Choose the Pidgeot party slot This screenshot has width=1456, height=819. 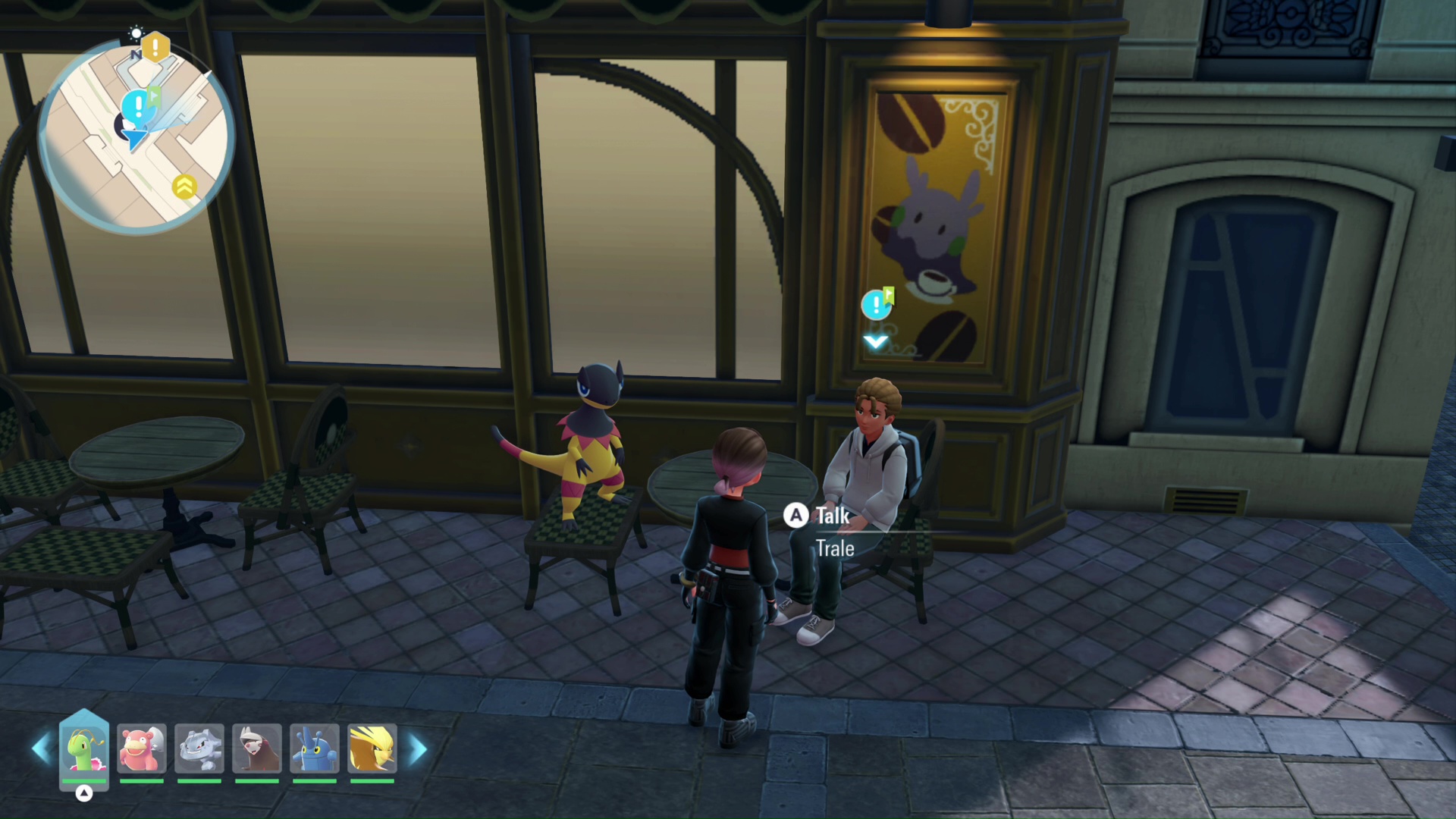(x=372, y=749)
